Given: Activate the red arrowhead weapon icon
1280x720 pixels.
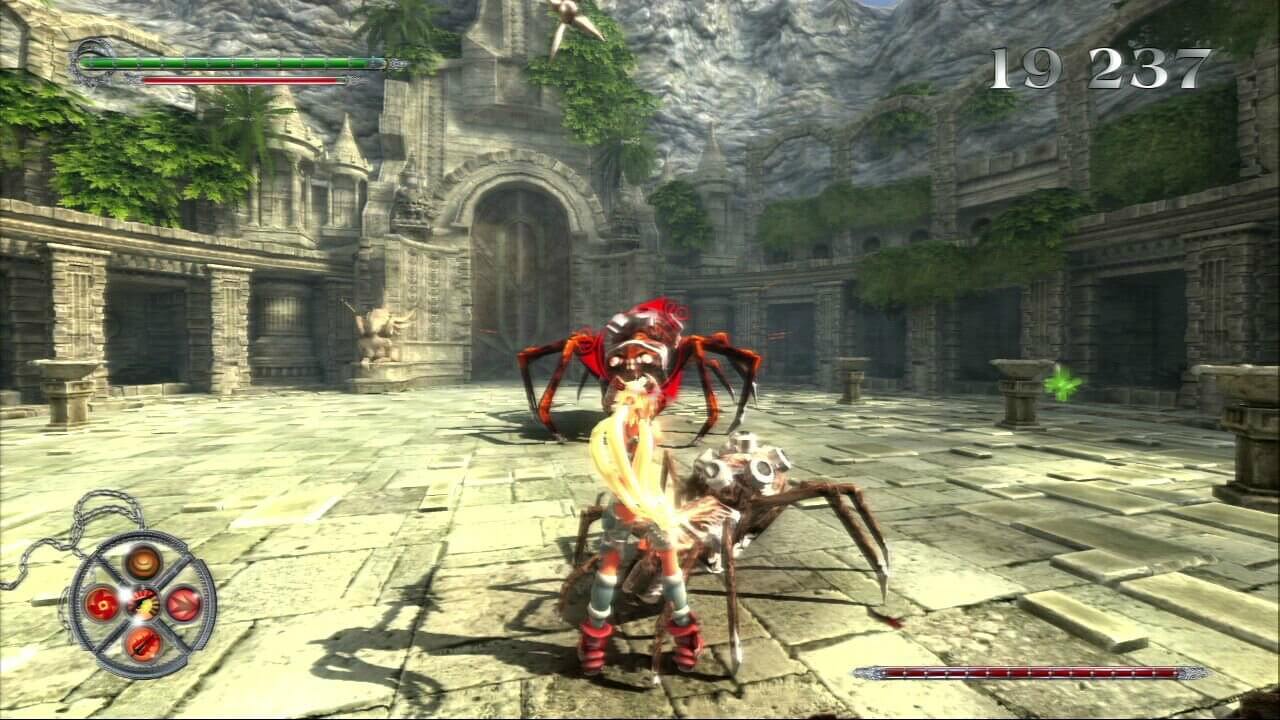Looking at the screenshot, I should [184, 603].
